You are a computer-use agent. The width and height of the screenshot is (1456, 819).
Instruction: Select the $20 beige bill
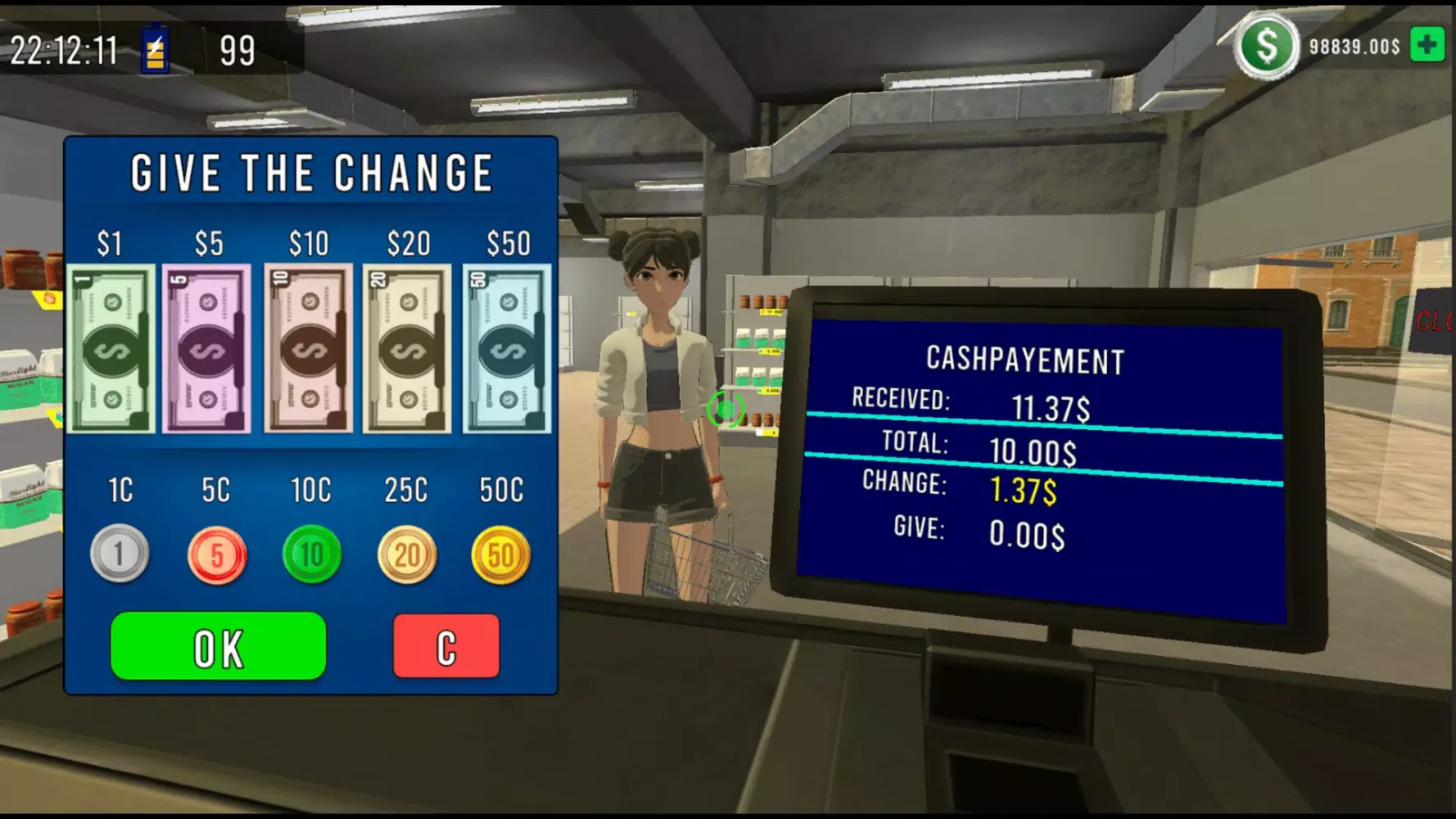(x=407, y=349)
